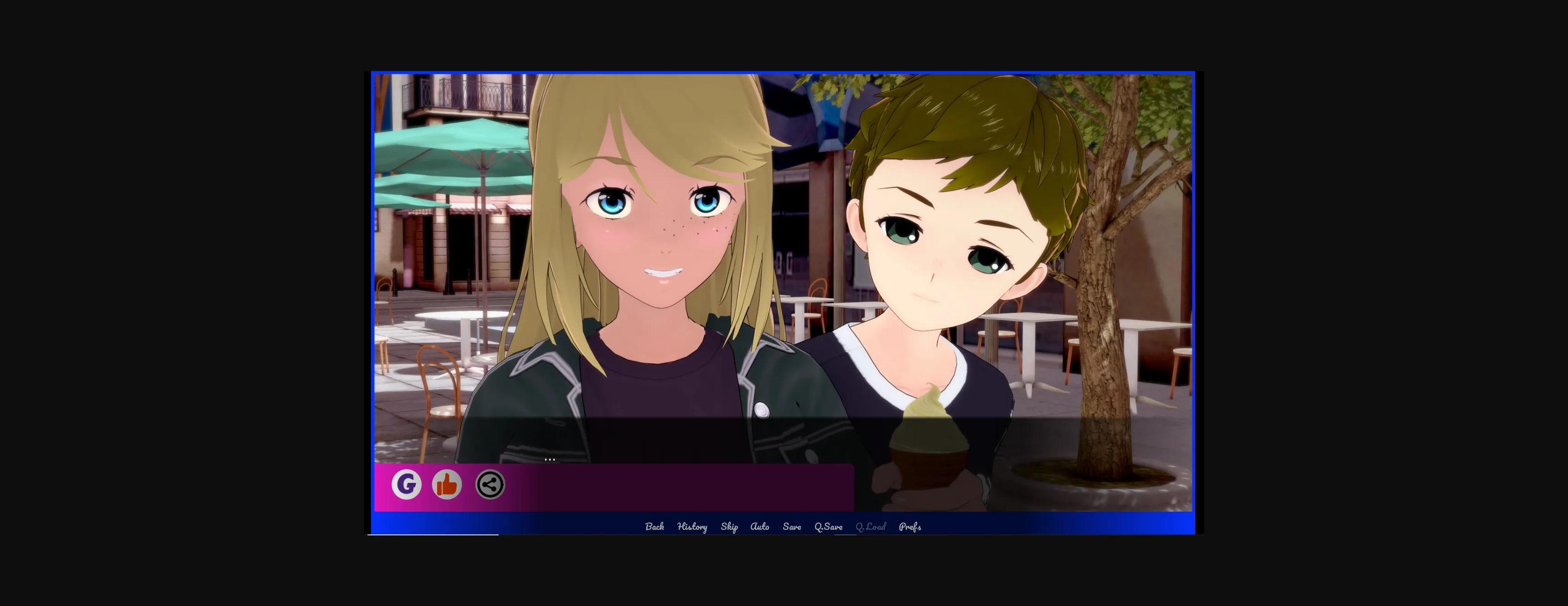This screenshot has height=606, width=1568.
Task: Click the grayed-out Q.Load option
Action: pos(871,526)
